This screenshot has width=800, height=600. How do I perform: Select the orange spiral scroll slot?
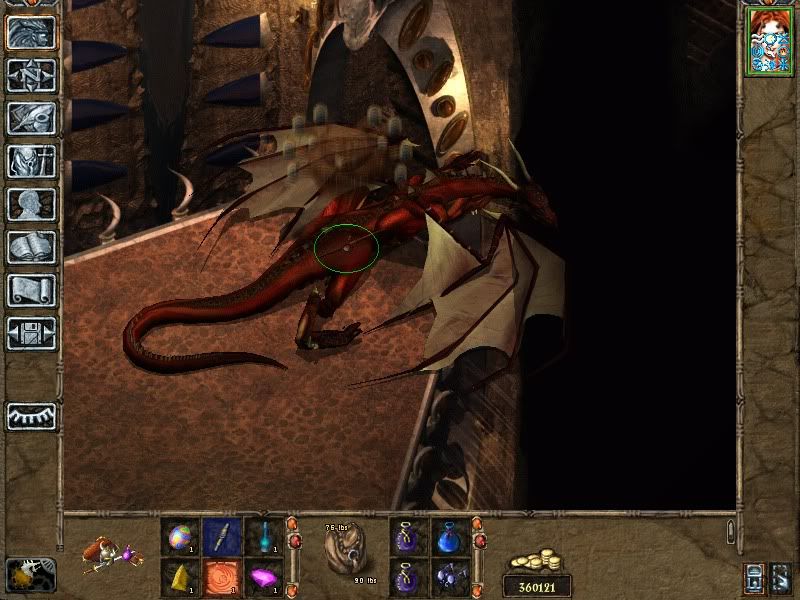click(x=222, y=576)
